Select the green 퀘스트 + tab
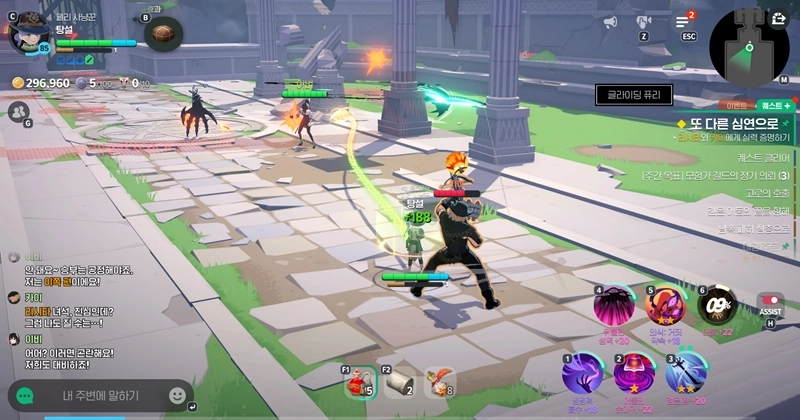Image resolution: width=800 pixels, height=420 pixels. [x=774, y=104]
